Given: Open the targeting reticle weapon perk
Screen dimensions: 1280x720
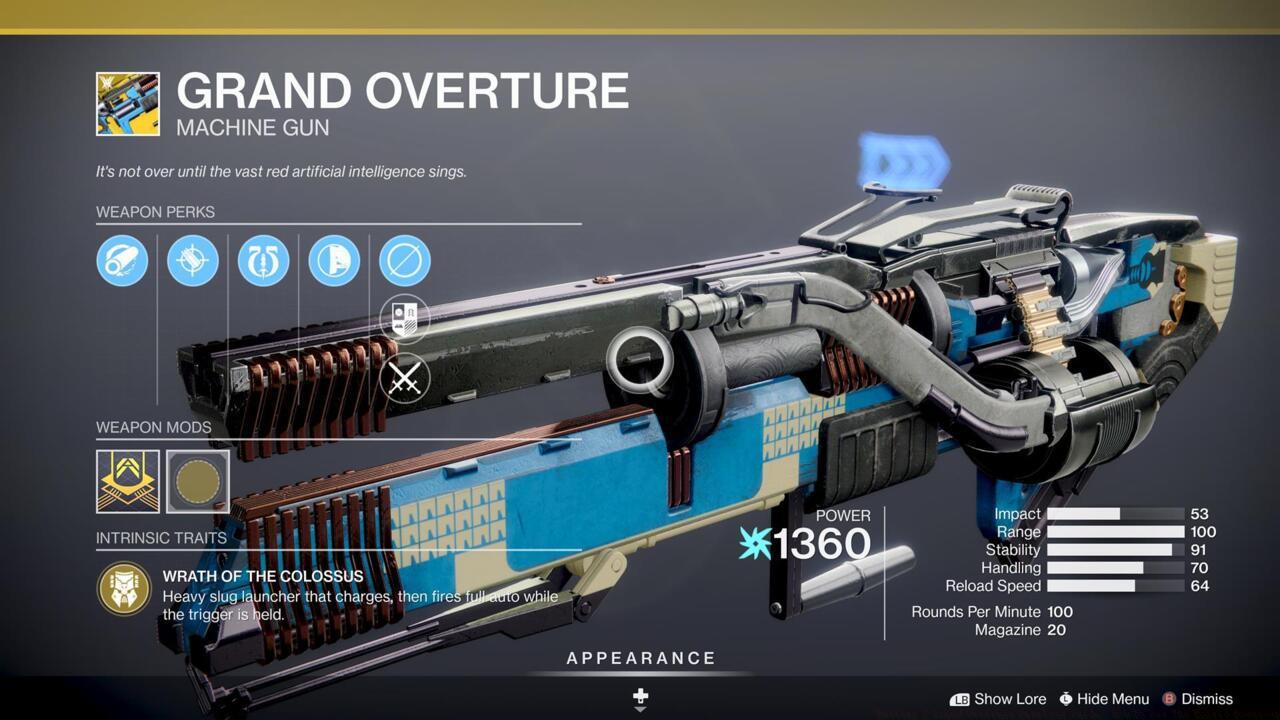Looking at the screenshot, I should pyautogui.click(x=192, y=261).
